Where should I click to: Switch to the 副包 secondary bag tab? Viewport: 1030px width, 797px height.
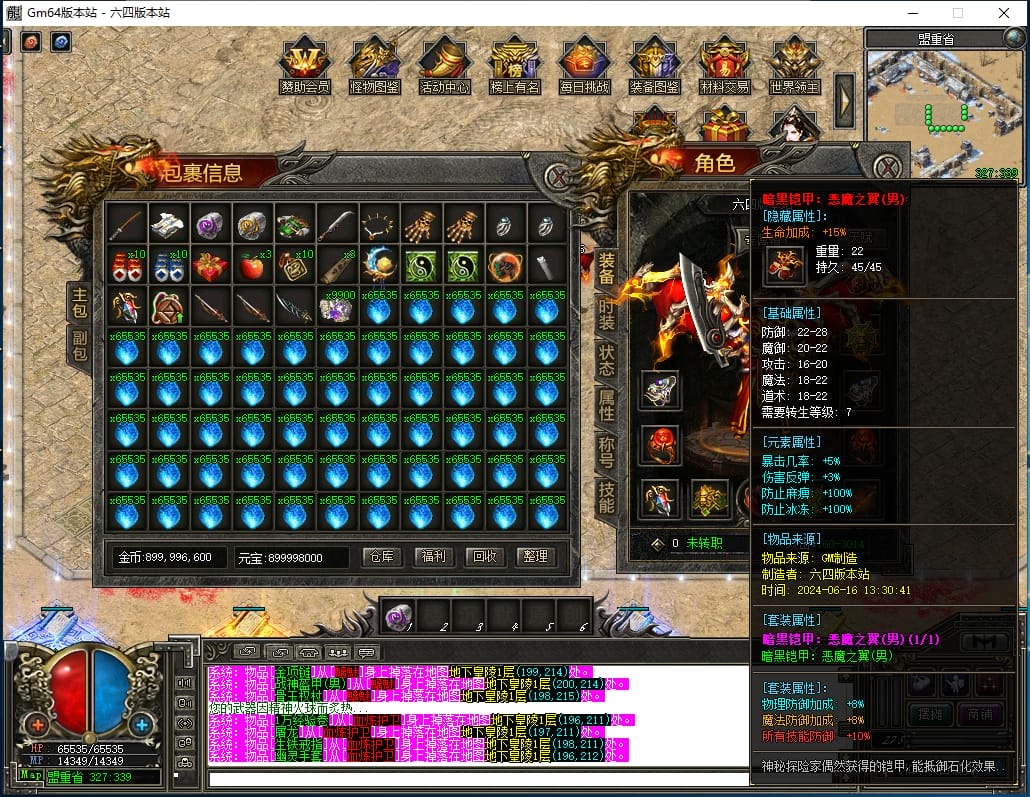pos(79,345)
